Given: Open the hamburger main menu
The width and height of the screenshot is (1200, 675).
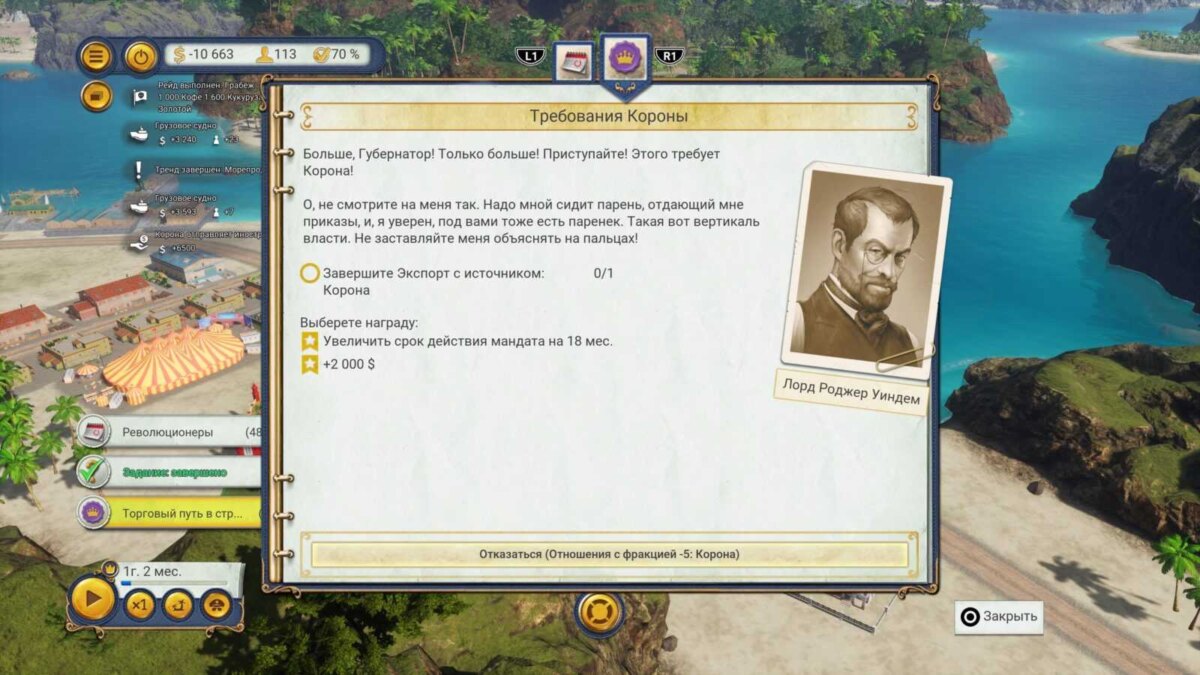Looking at the screenshot, I should tap(96, 55).
